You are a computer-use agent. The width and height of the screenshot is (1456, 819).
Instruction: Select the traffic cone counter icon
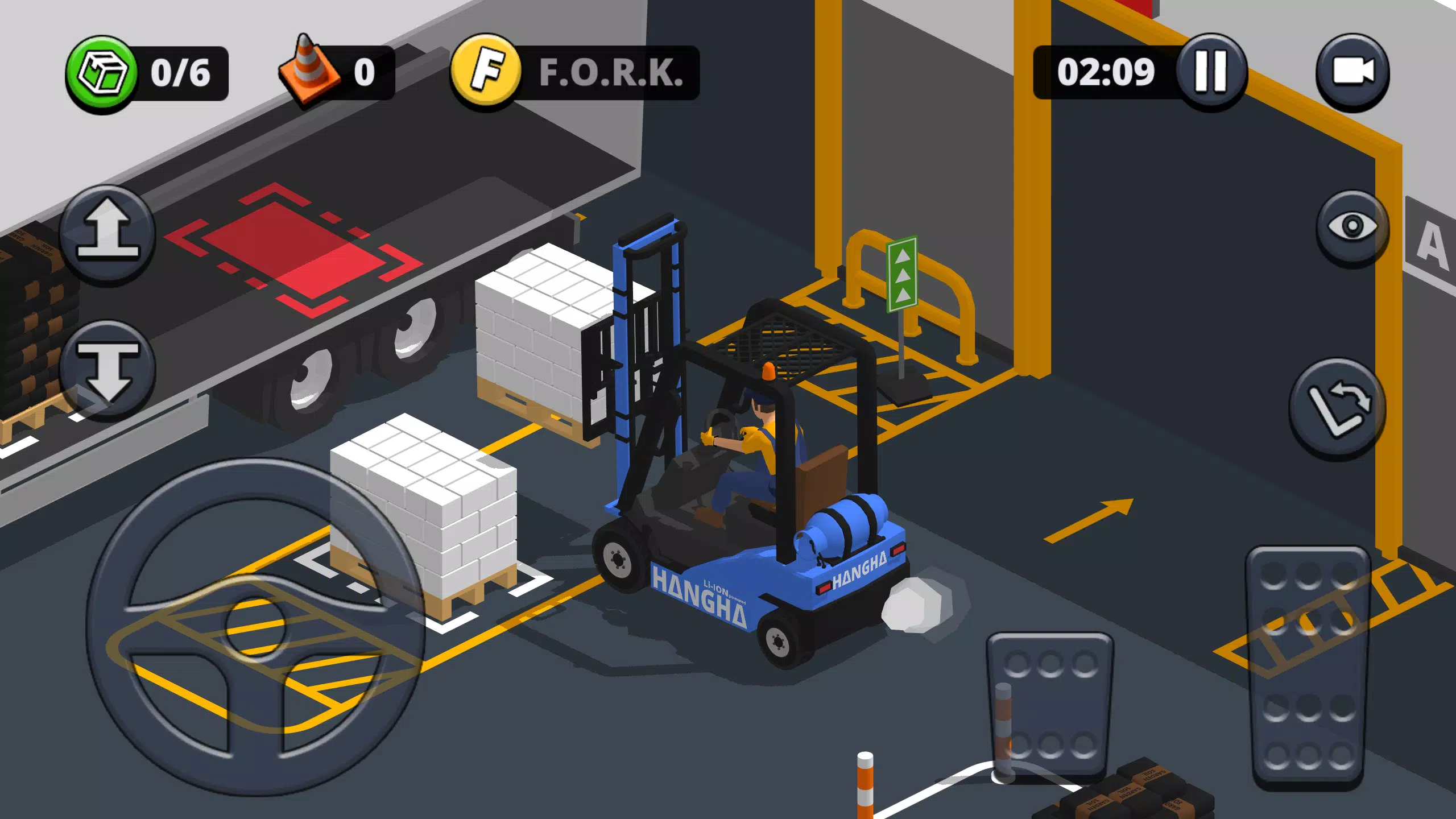pyautogui.click(x=308, y=67)
